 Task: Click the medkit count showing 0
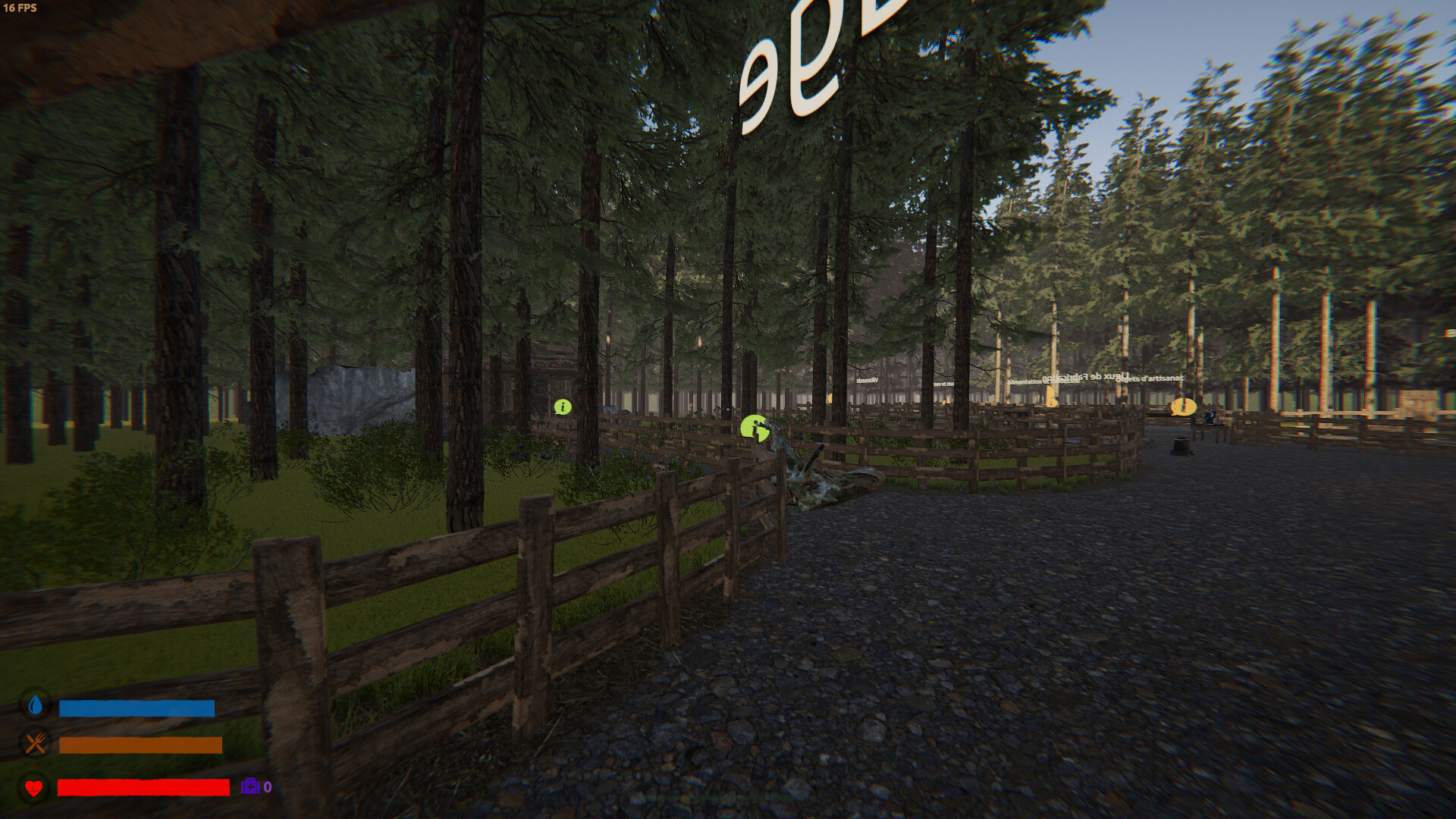point(267,787)
